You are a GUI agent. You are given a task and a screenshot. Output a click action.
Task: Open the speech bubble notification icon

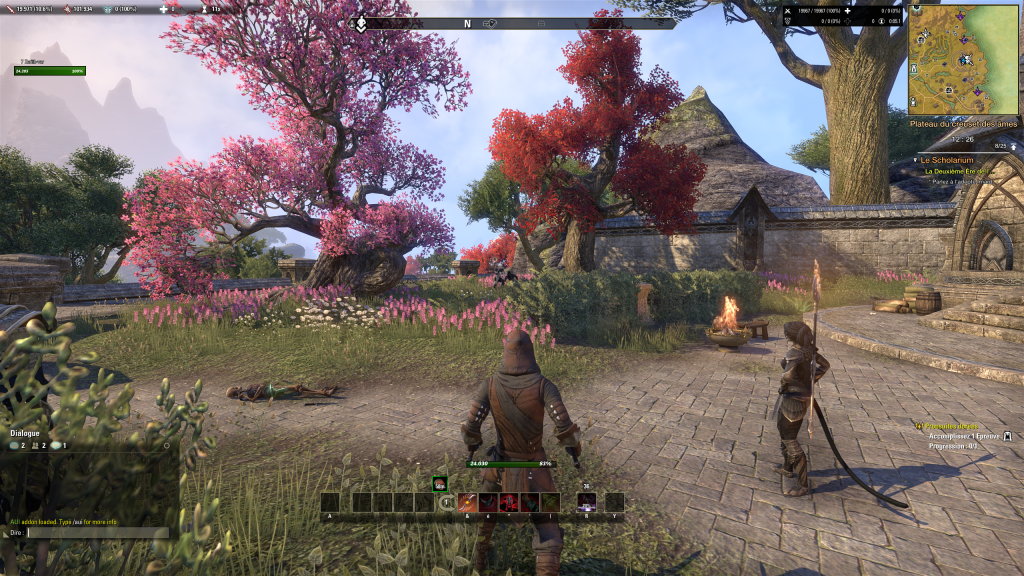[x=56, y=445]
